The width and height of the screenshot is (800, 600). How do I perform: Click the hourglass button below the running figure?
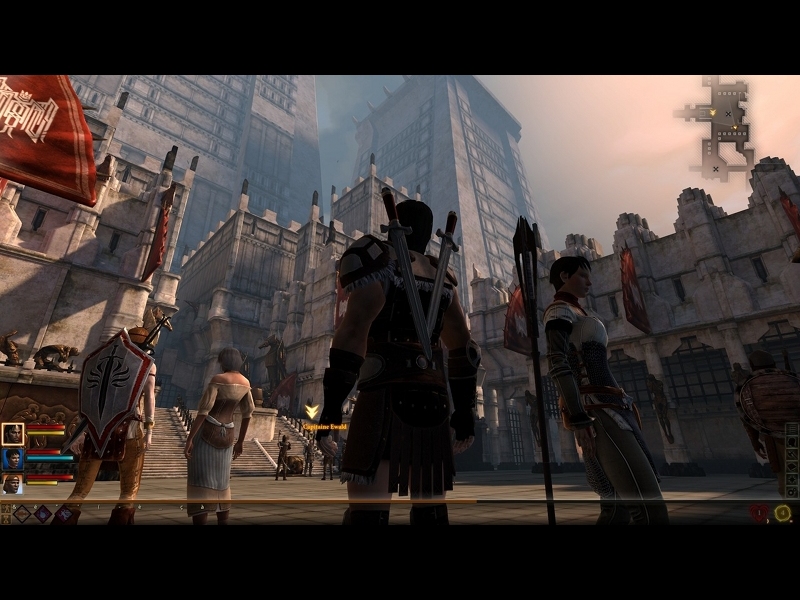(6, 519)
